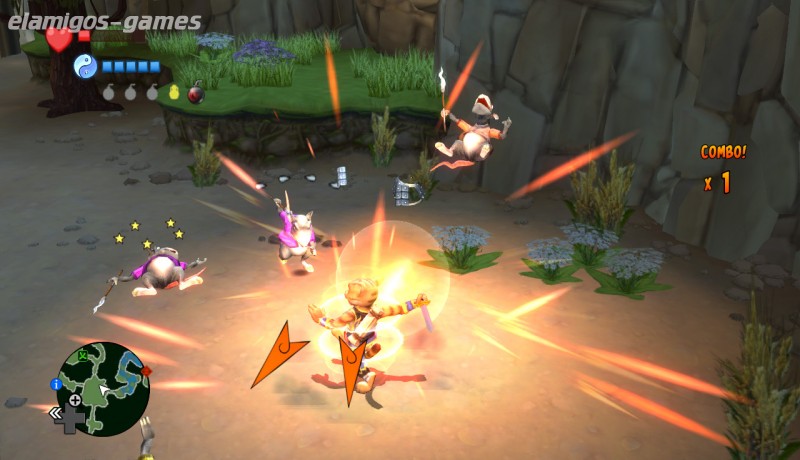Select the green crossed-swords minimap marker

pos(81,354)
